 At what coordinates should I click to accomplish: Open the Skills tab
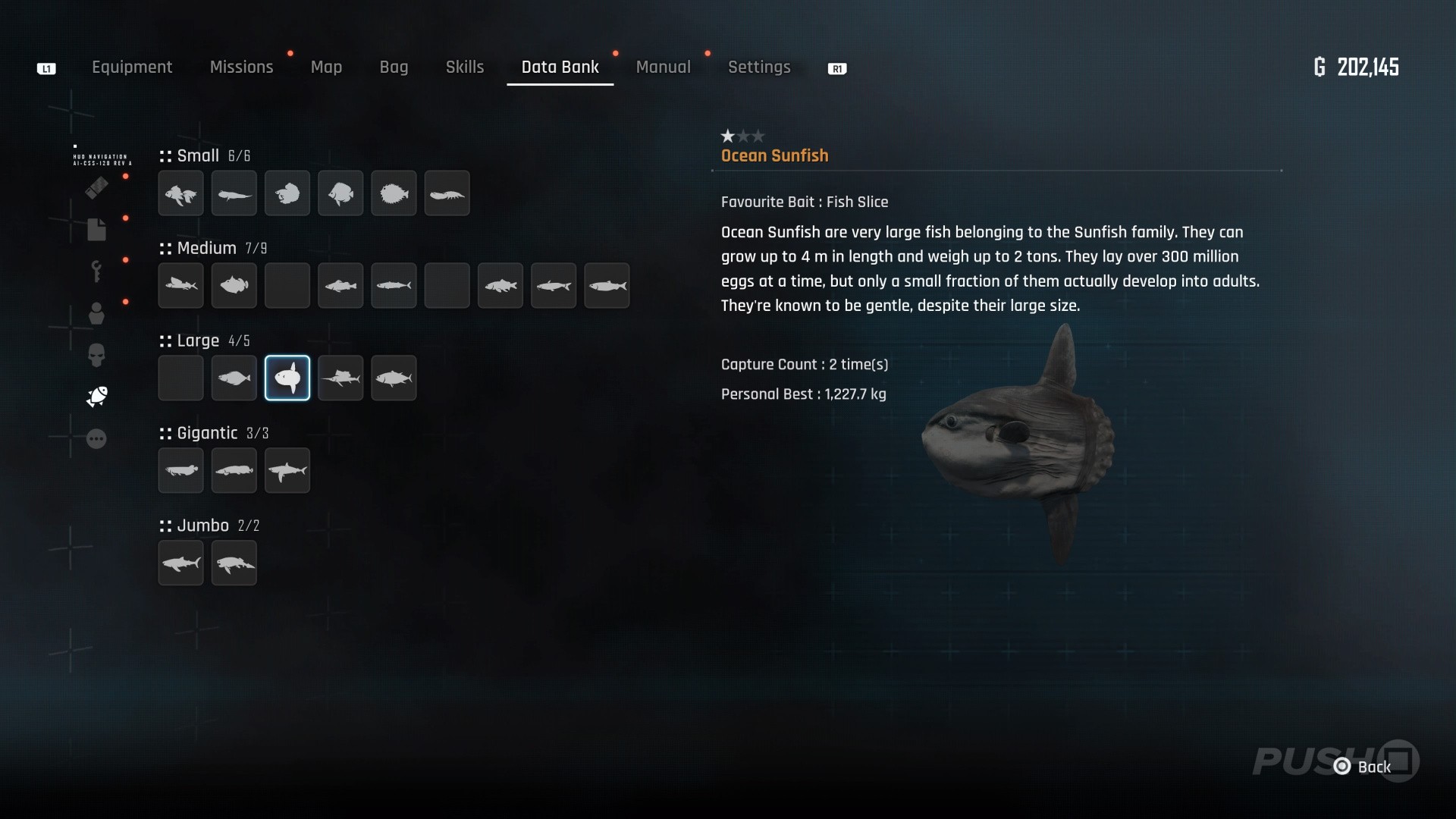464,67
